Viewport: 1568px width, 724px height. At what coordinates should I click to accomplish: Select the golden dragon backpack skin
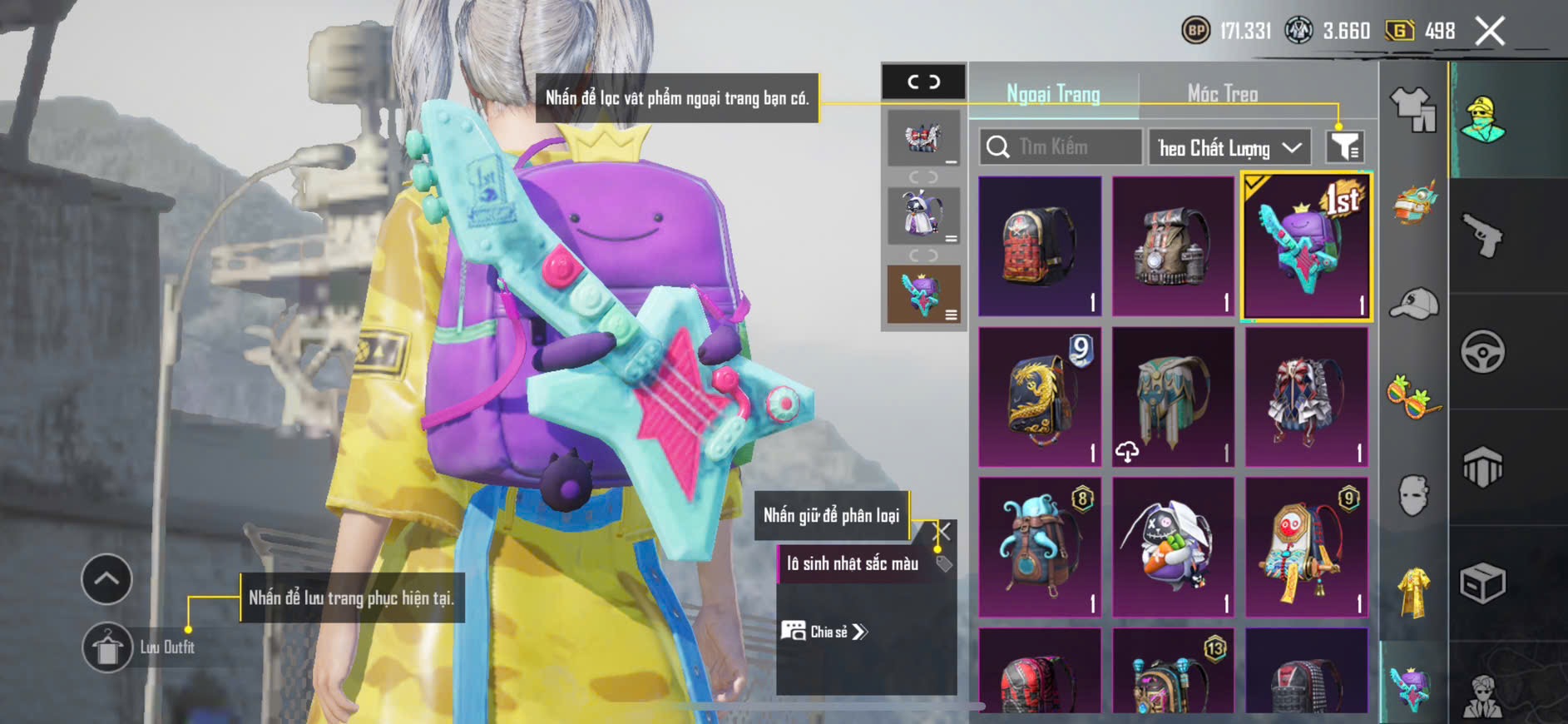click(x=1040, y=397)
